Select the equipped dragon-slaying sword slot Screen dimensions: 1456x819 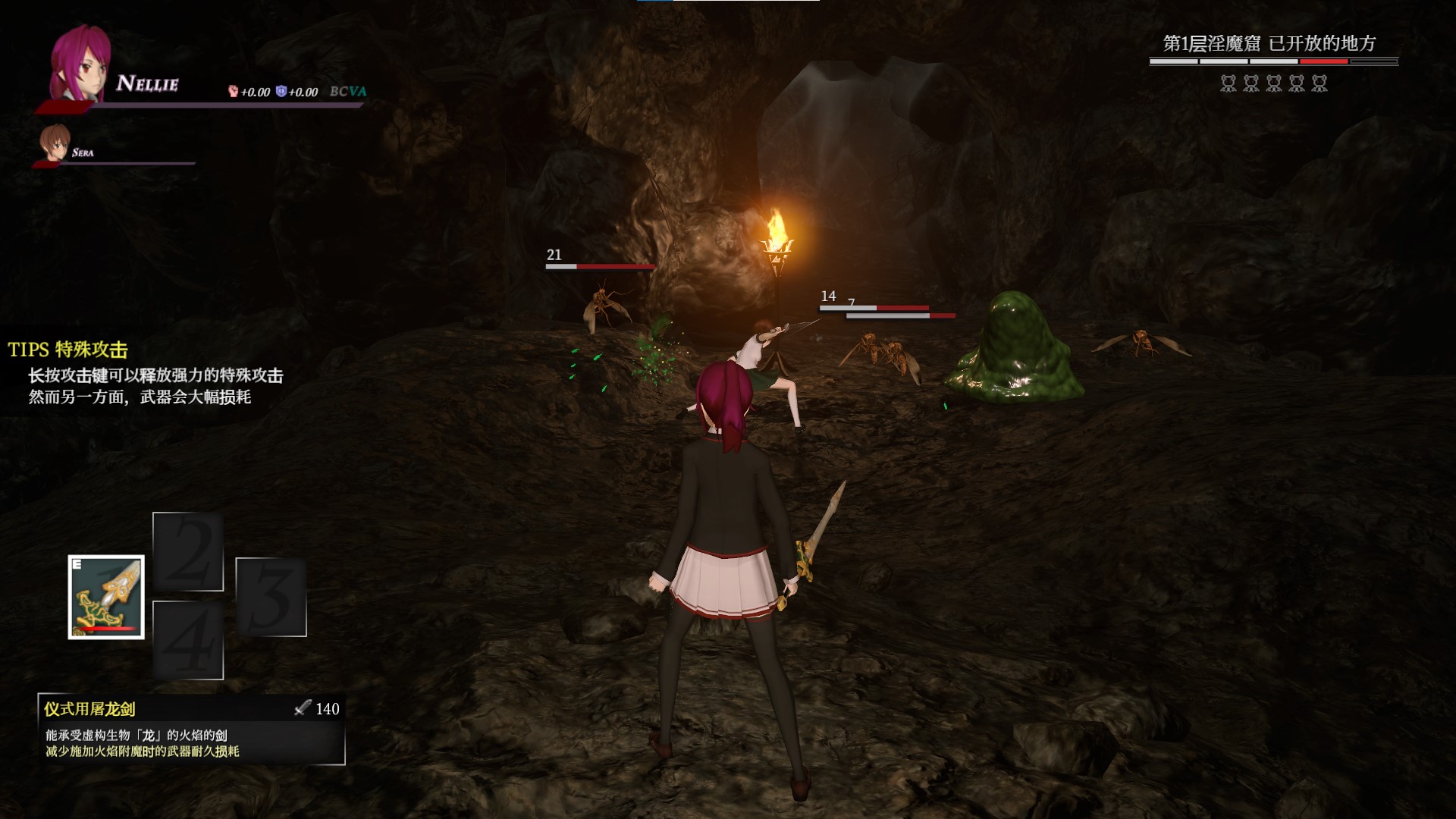tap(106, 597)
